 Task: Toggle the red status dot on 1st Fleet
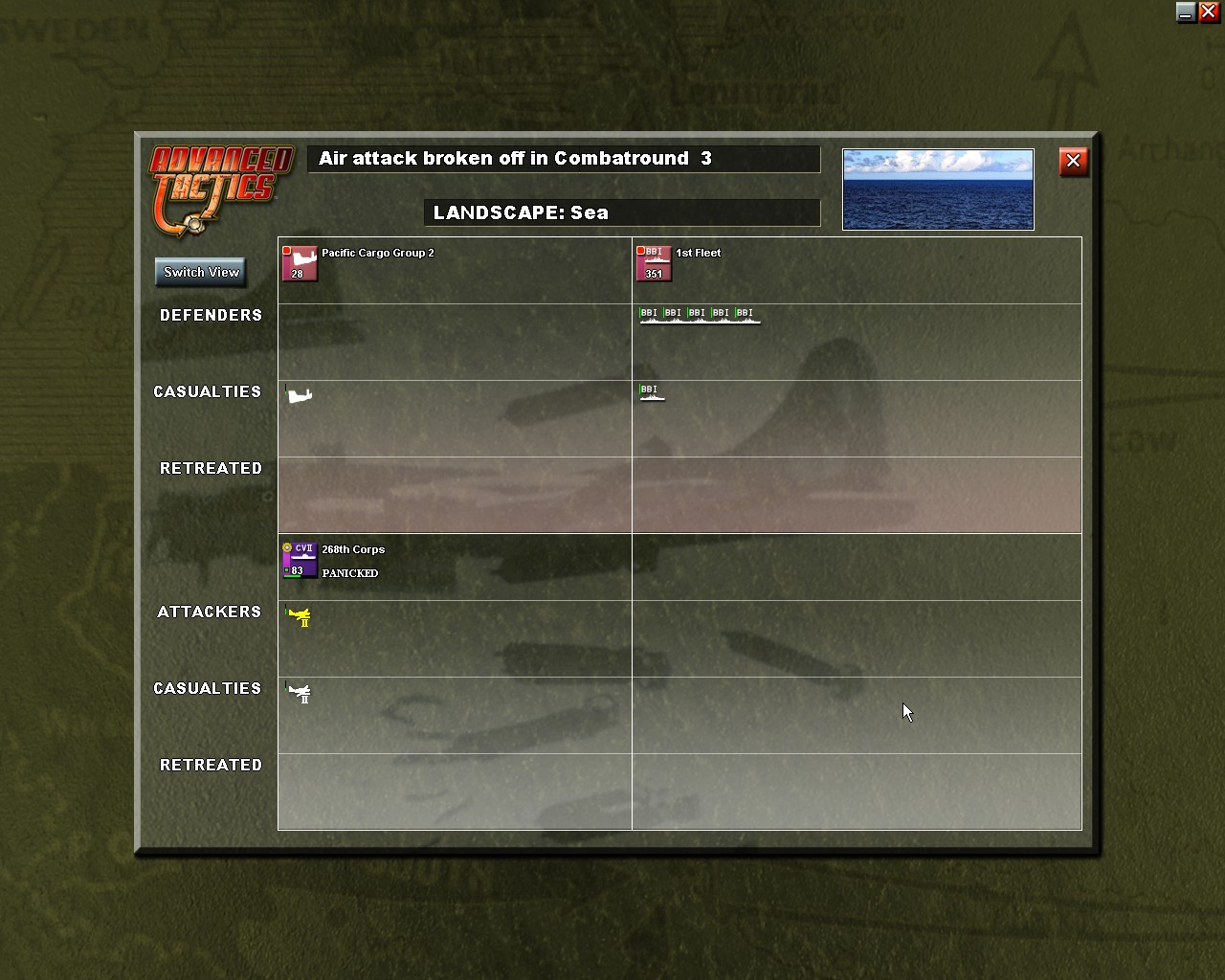(x=640, y=249)
